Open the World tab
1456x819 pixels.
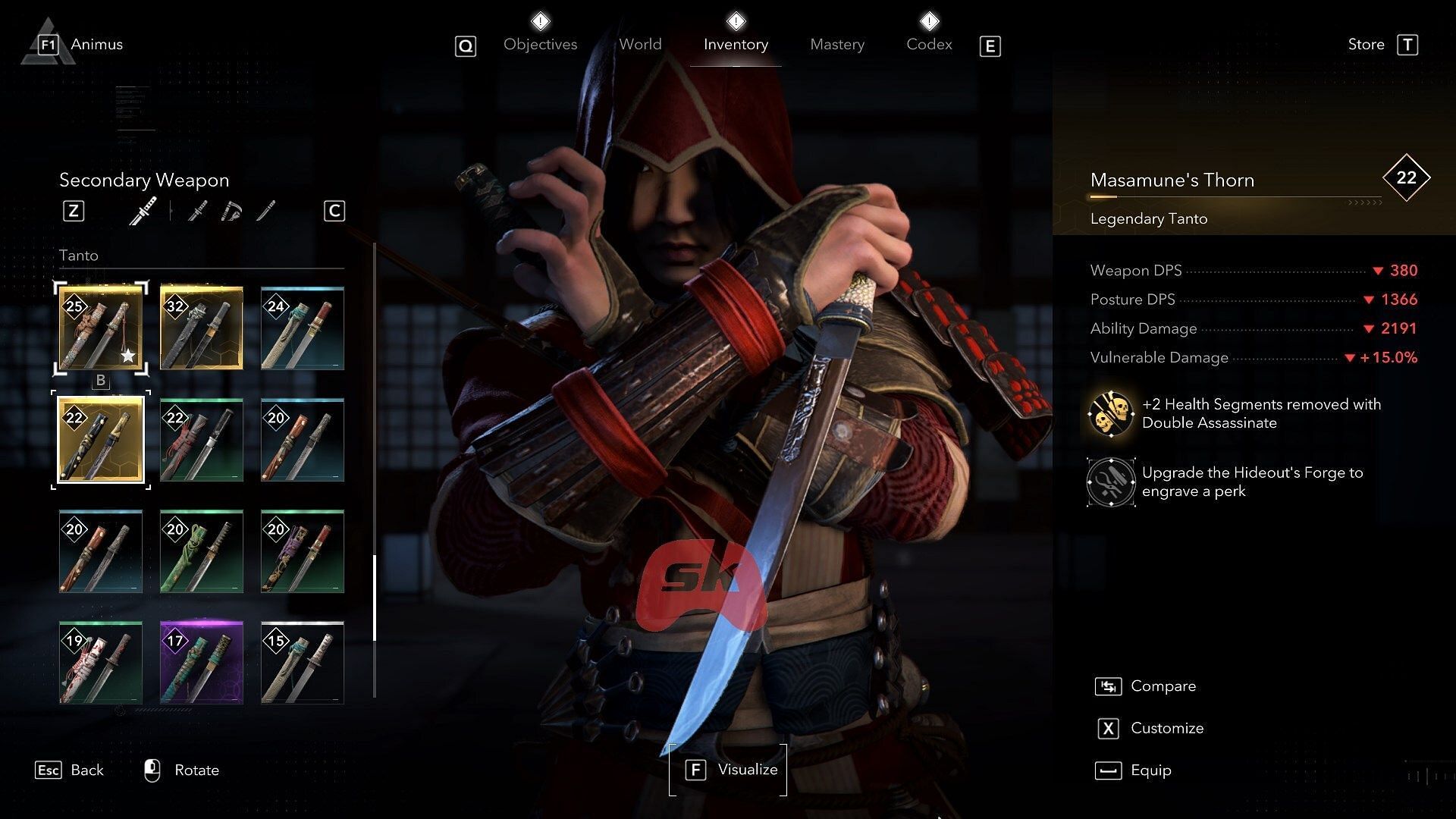(x=640, y=45)
